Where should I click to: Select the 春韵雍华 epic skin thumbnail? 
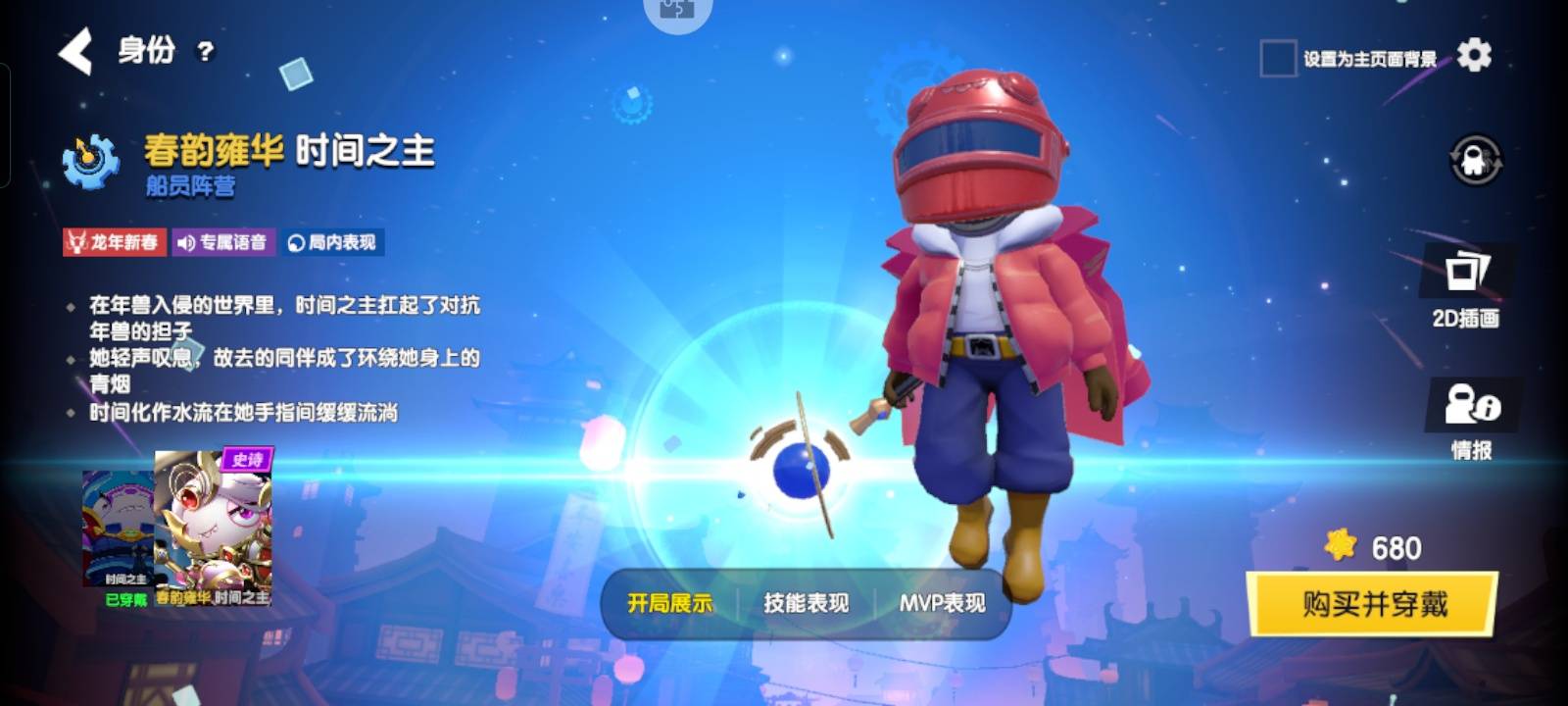pyautogui.click(x=214, y=525)
